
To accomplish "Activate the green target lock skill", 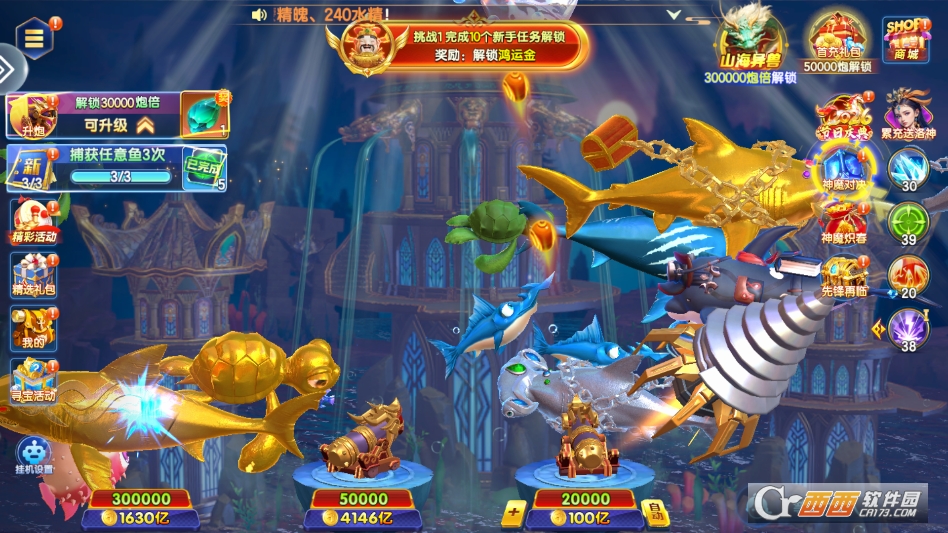I will 908,222.
